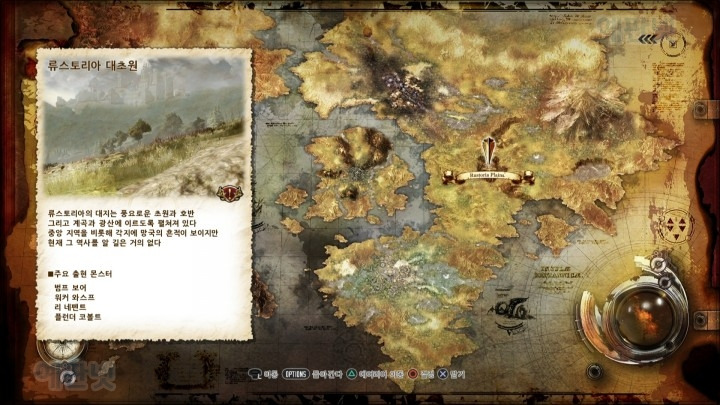Click the red emblem badge on the info panel
Screen dimensions: 720x405
click(x=231, y=192)
